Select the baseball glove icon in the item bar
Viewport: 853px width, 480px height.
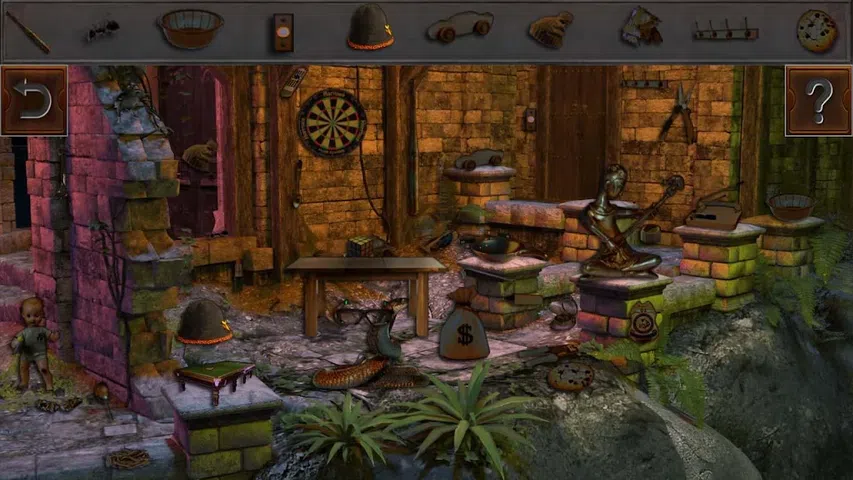(x=550, y=29)
